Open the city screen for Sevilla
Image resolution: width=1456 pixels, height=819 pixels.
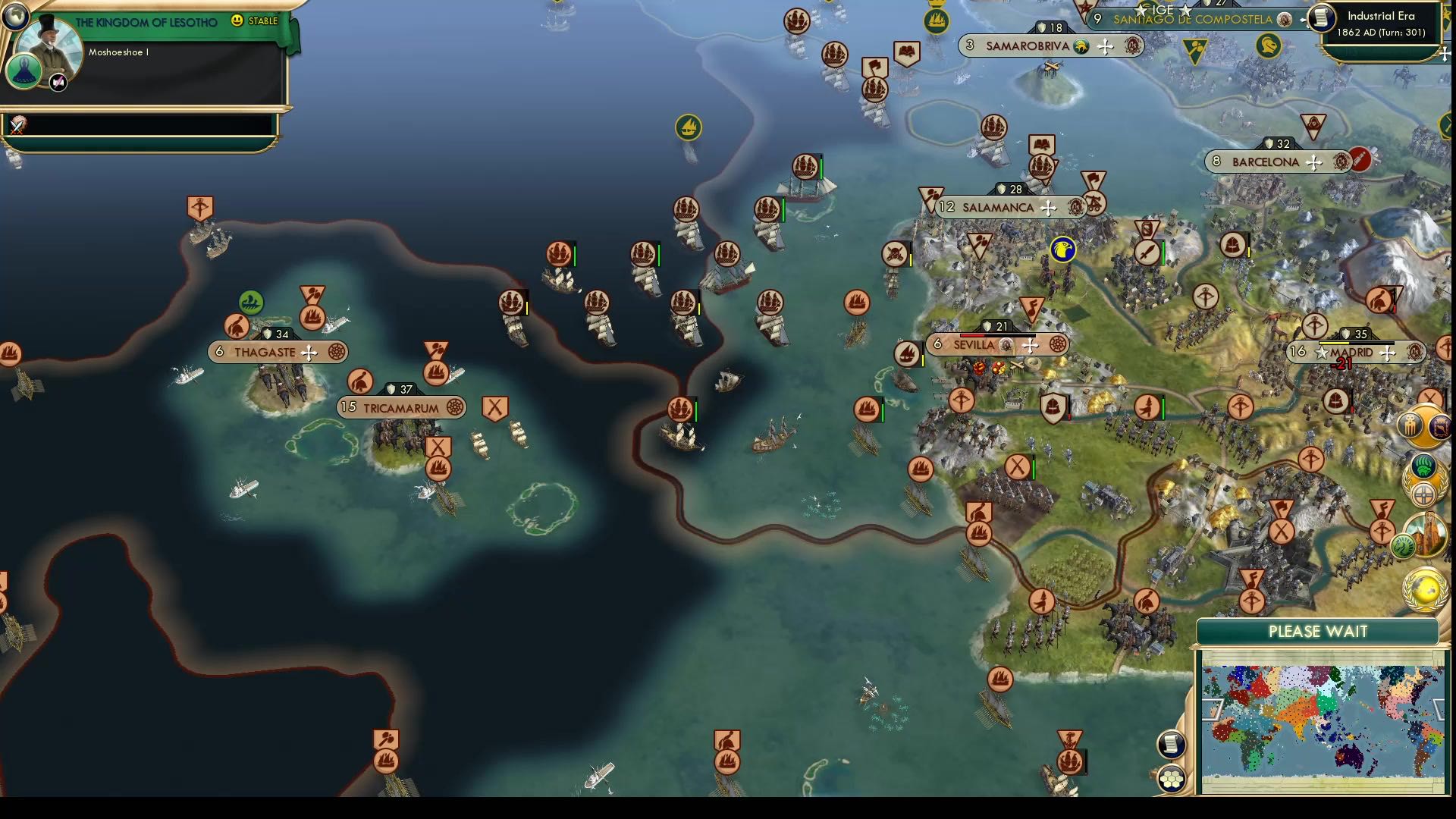click(x=975, y=345)
